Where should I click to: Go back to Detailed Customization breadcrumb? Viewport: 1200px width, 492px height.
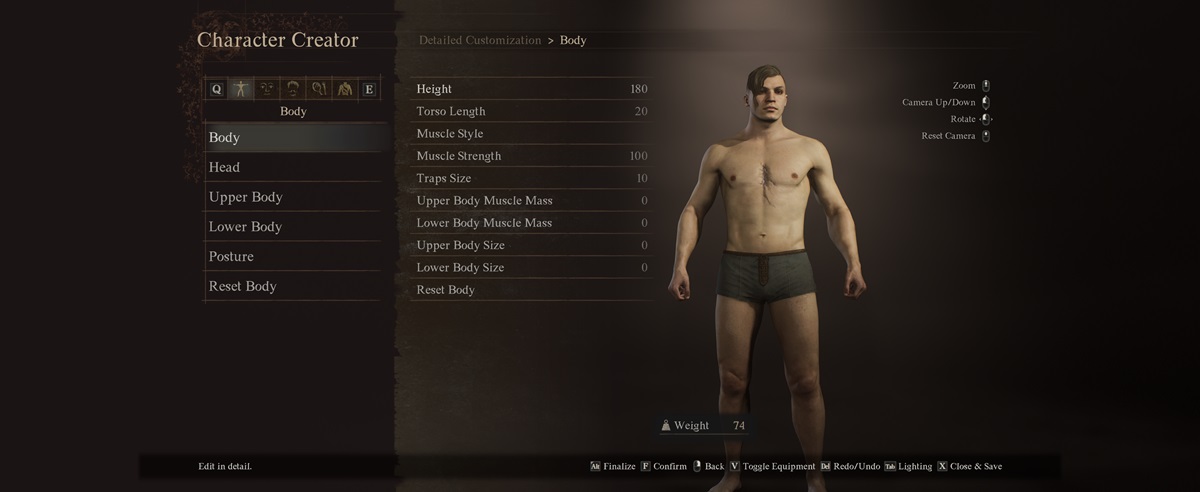click(479, 41)
